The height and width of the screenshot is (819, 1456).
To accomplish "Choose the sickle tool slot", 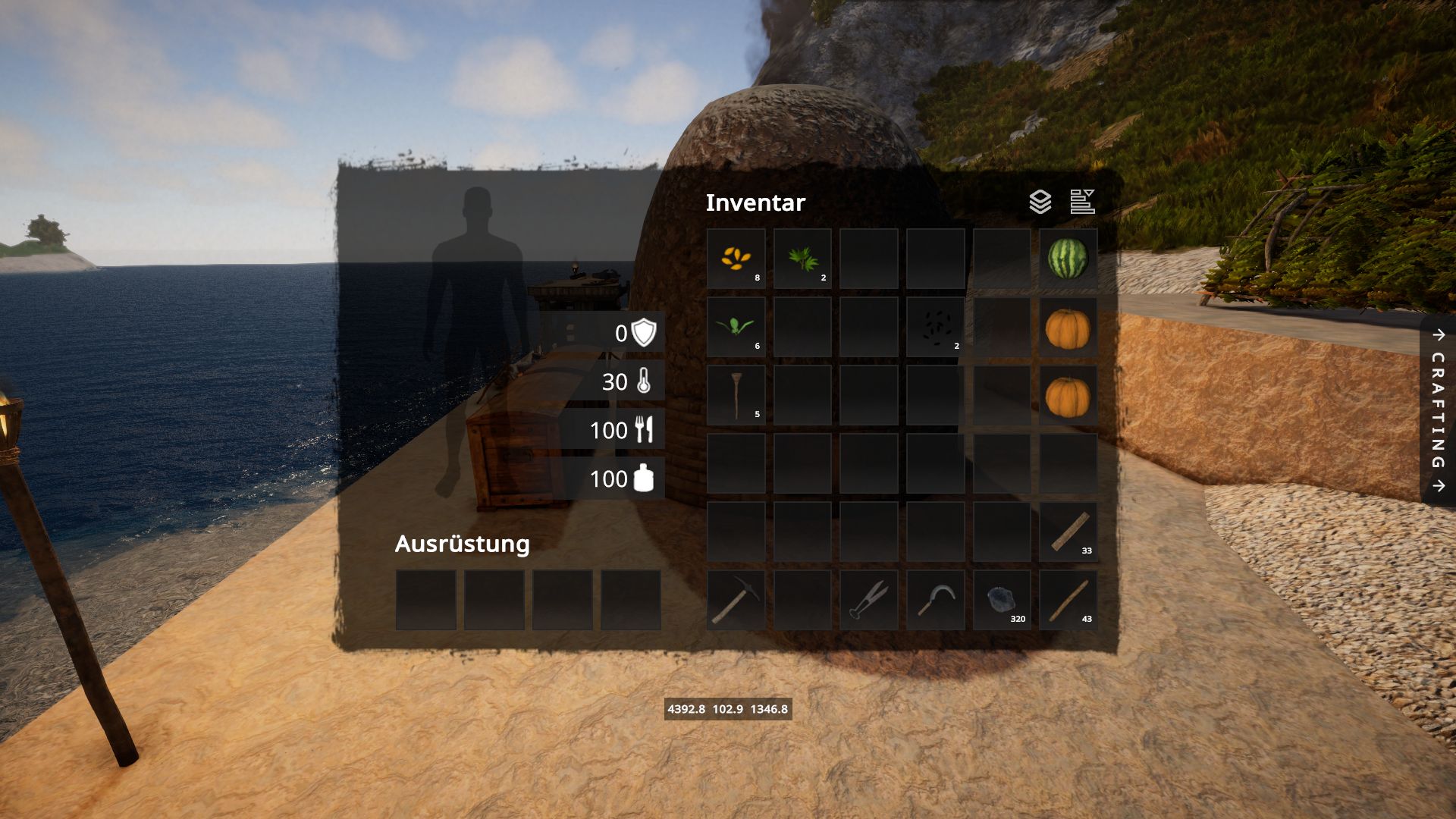I will pos(935,600).
